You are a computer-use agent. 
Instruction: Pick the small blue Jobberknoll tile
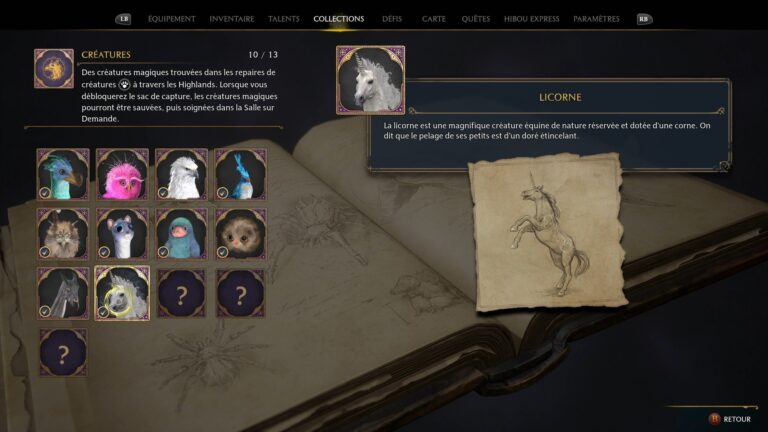(240, 174)
